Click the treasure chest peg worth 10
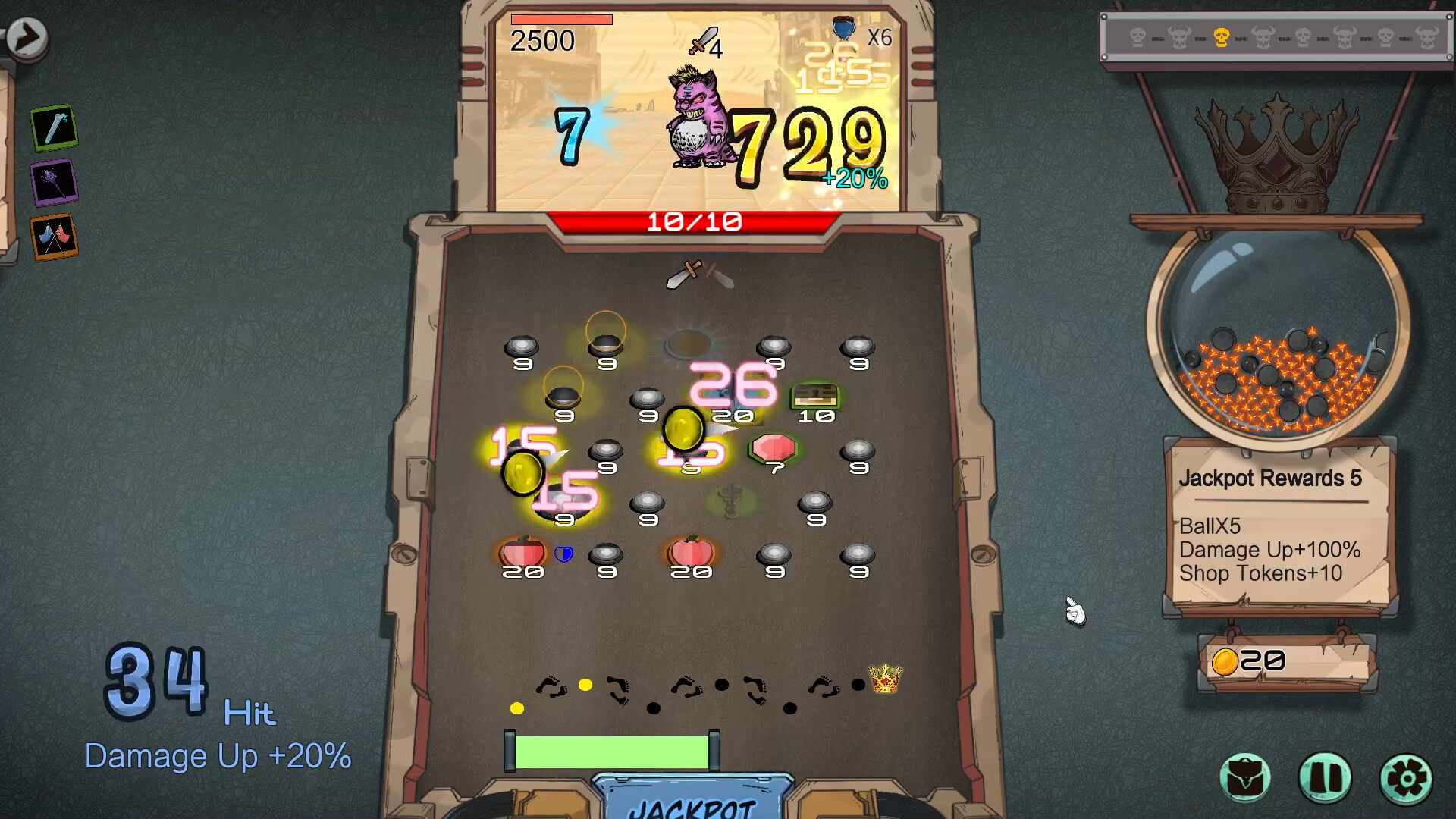The height and width of the screenshot is (819, 1456). pyautogui.click(x=817, y=394)
